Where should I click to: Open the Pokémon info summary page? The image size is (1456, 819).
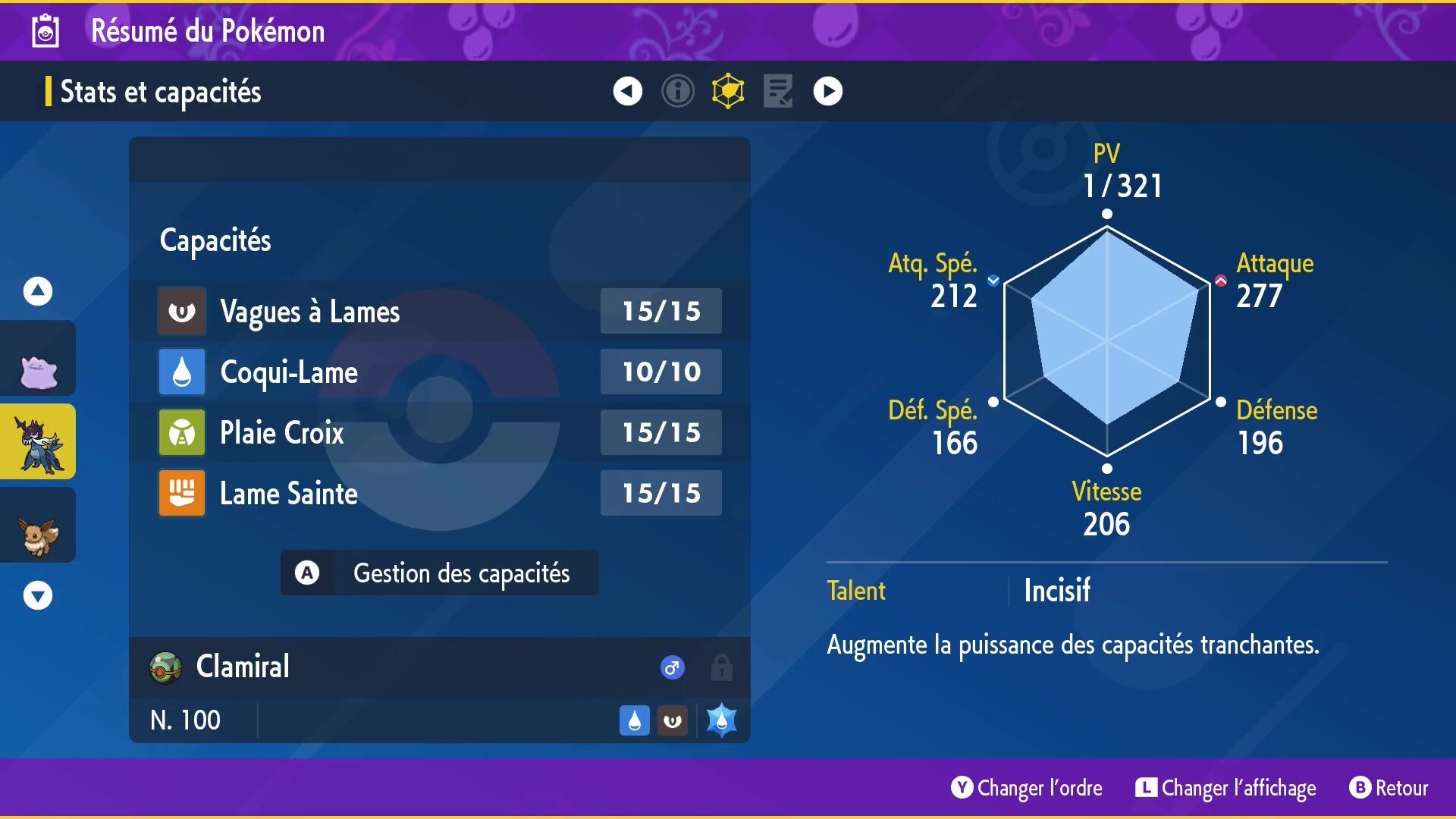coord(677,90)
